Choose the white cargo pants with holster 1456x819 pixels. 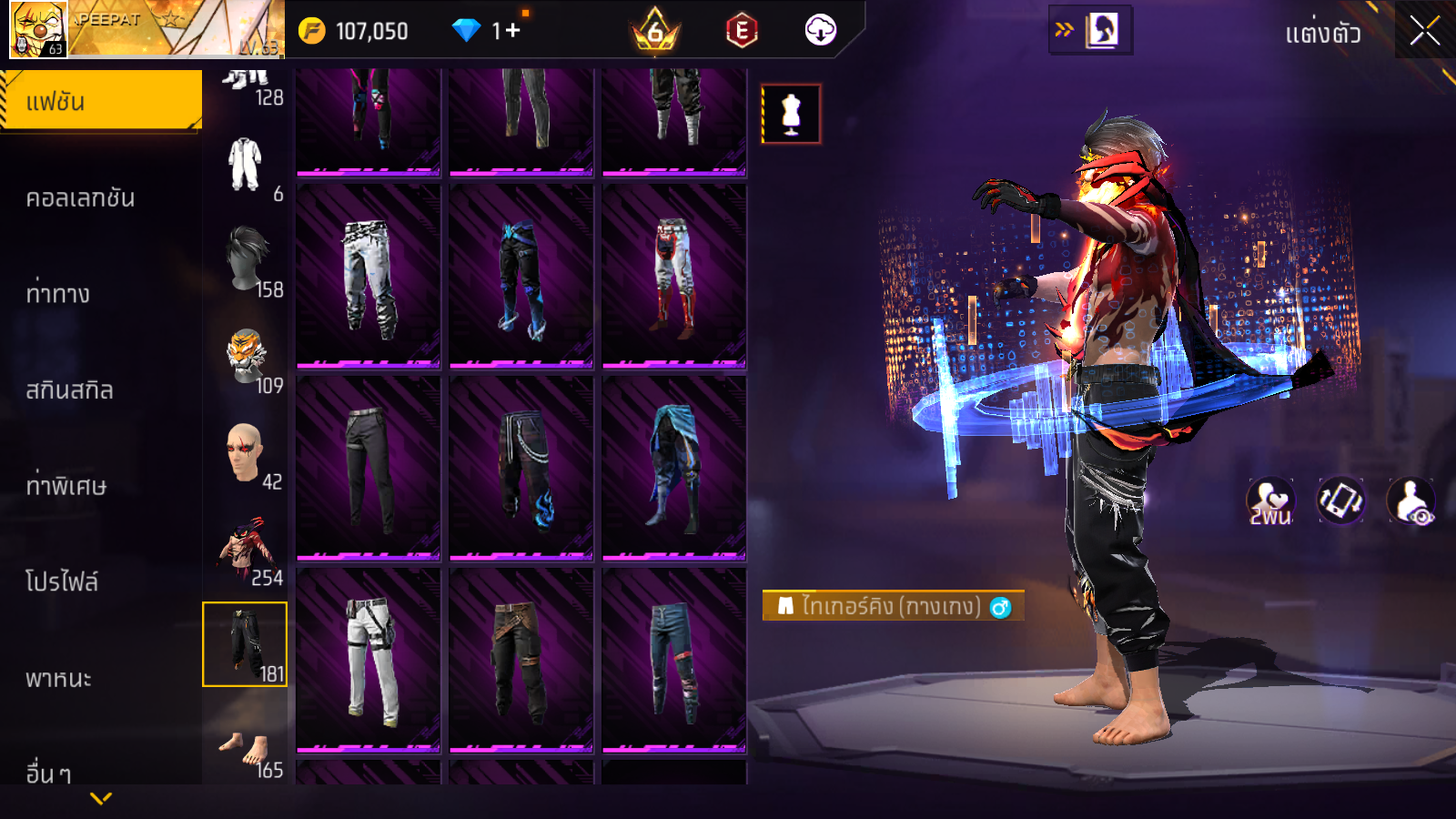pyautogui.click(x=369, y=661)
